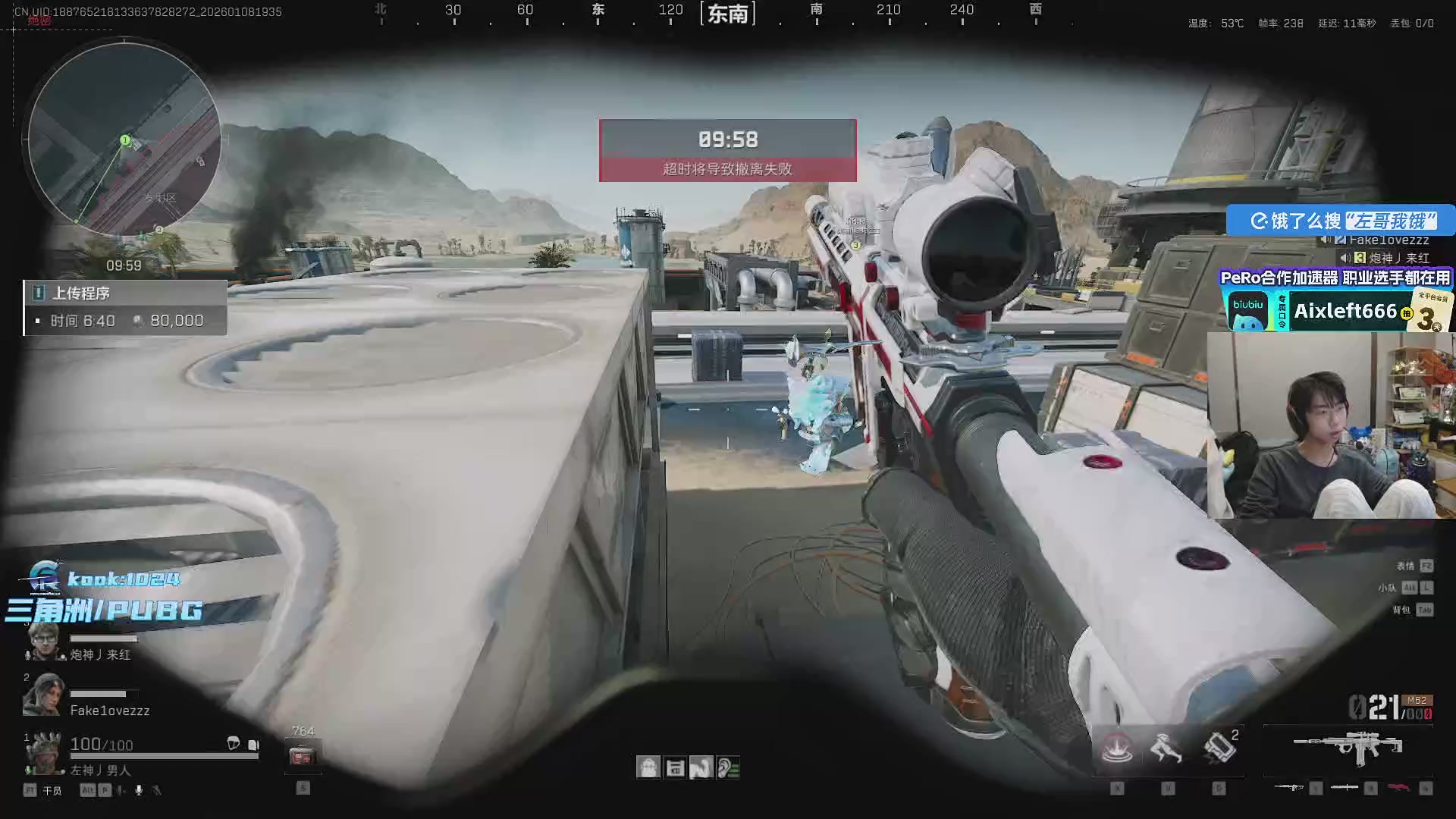The image size is (1456, 819).
Task: Select the equipped M62 rifle display
Action: coord(1348,748)
